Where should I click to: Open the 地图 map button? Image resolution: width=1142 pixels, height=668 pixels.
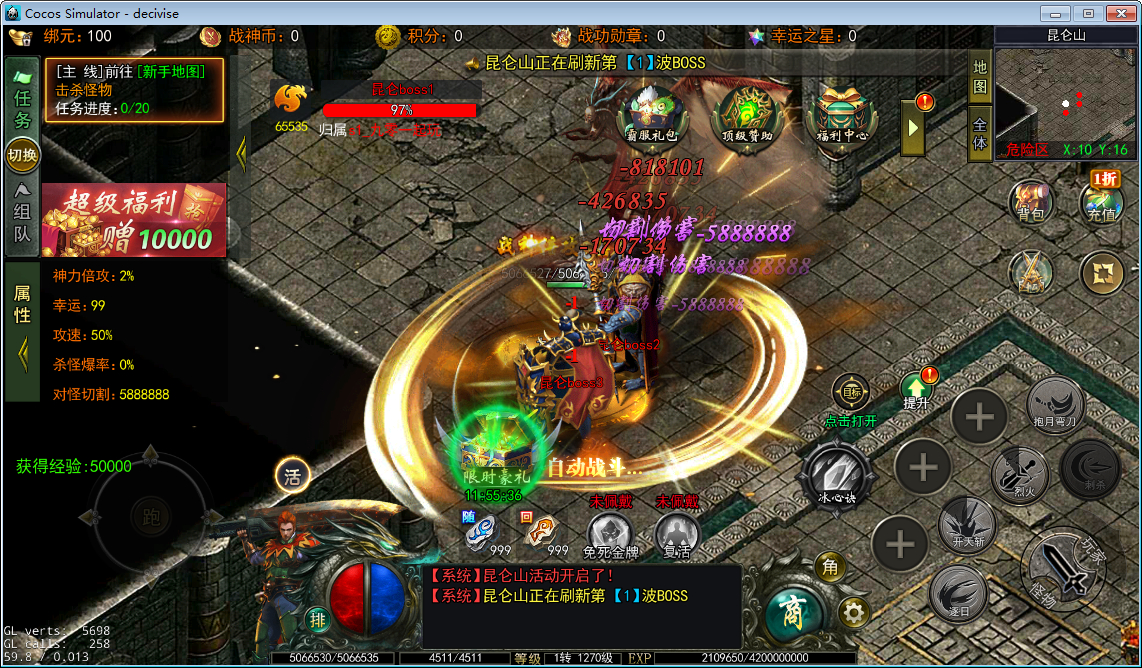point(980,76)
